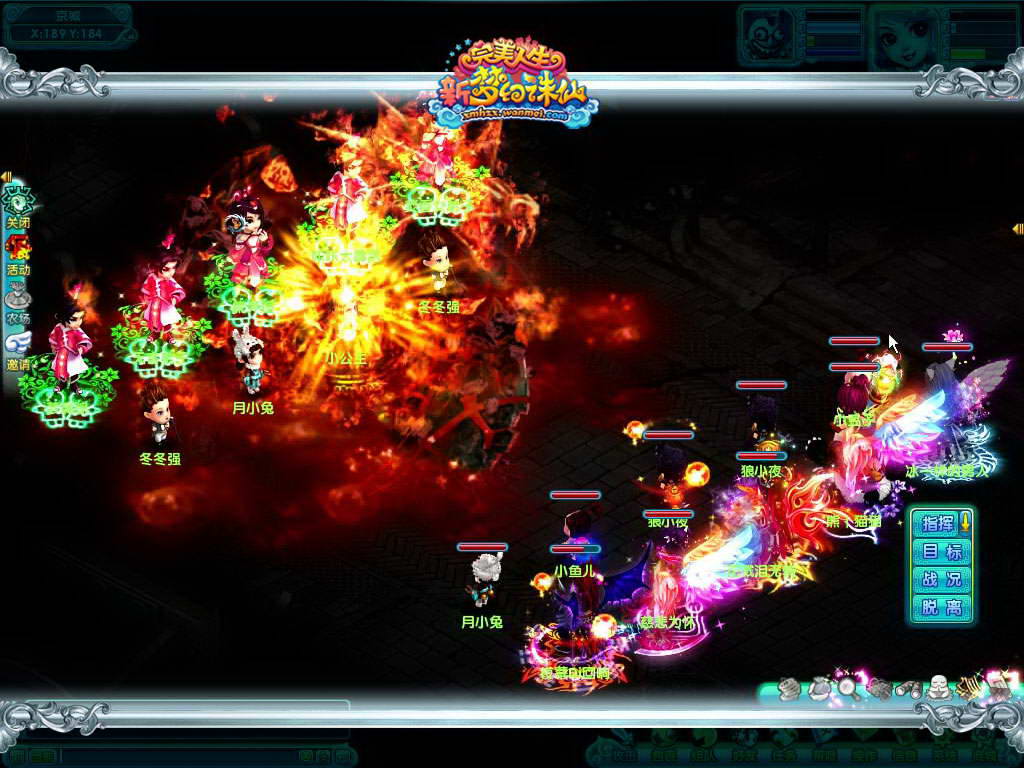Open the 指挥 command button
Image resolution: width=1024 pixels, height=768 pixels.
click(936, 523)
